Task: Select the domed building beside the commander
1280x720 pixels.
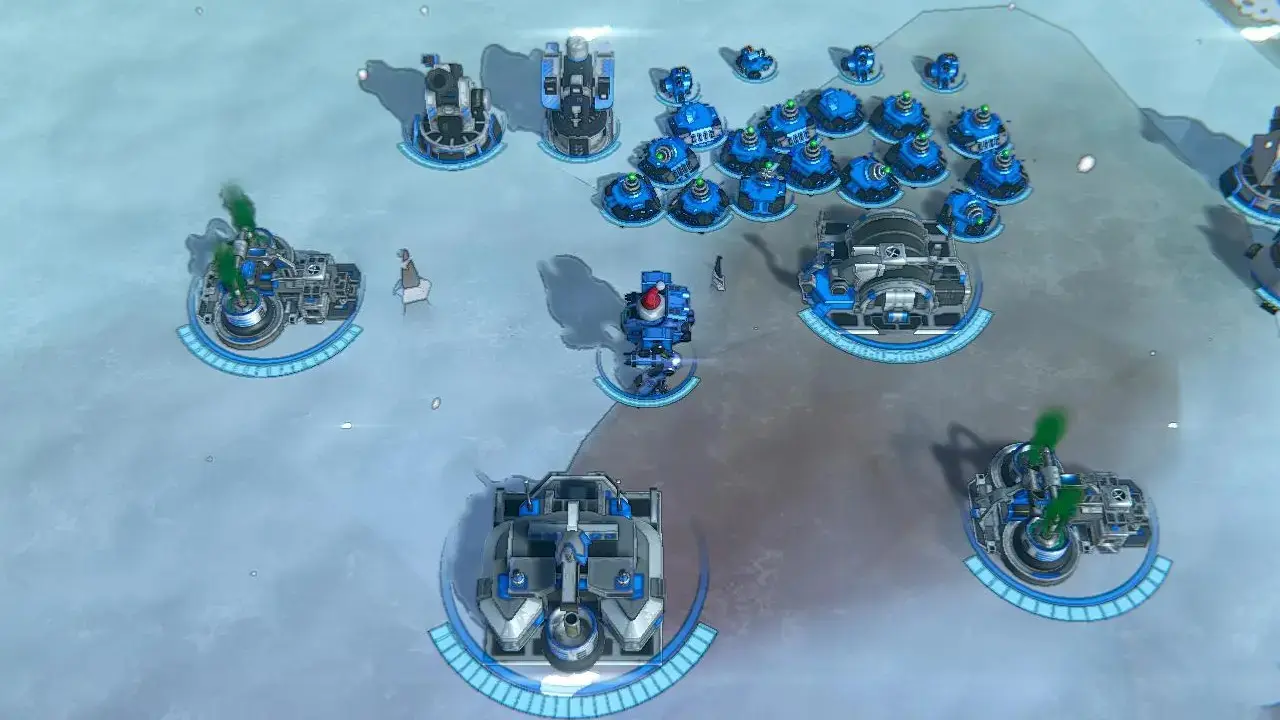Action: coord(886,272)
